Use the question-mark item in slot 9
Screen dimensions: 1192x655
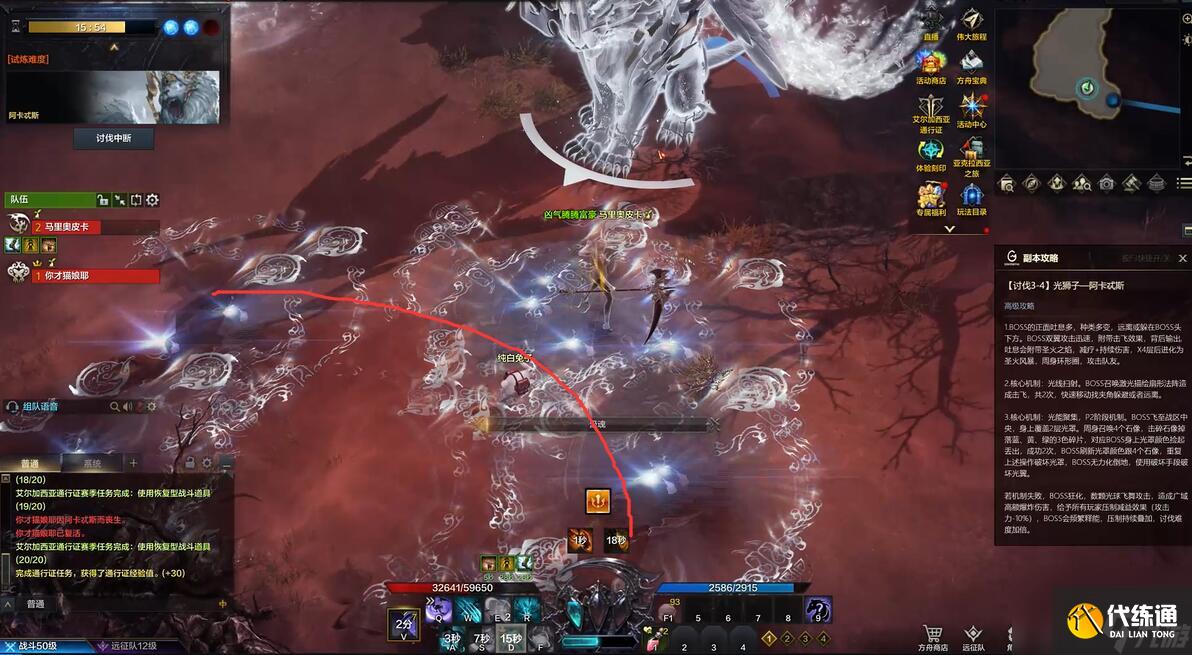818,609
